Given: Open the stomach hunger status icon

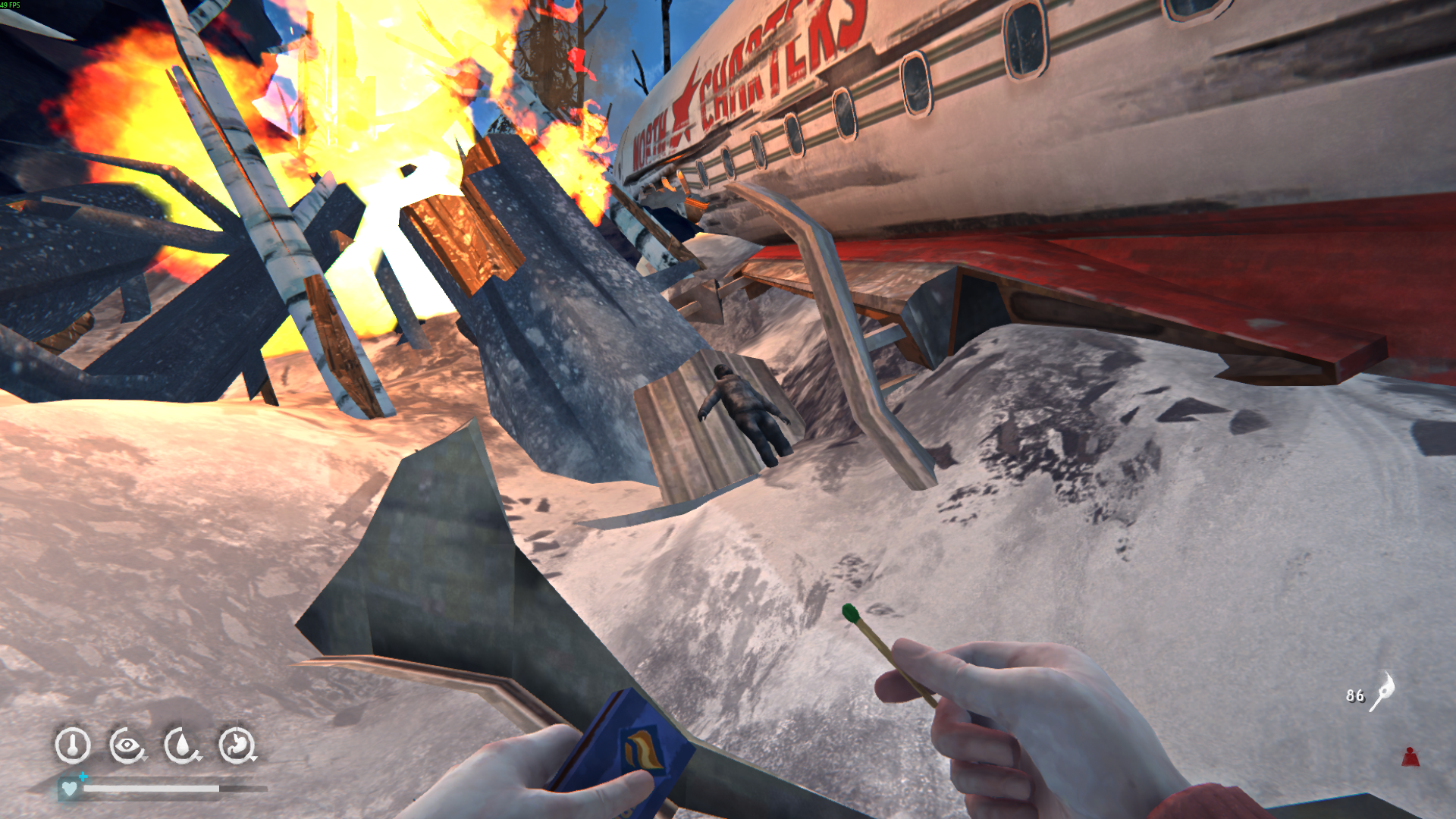Looking at the screenshot, I should 237,745.
